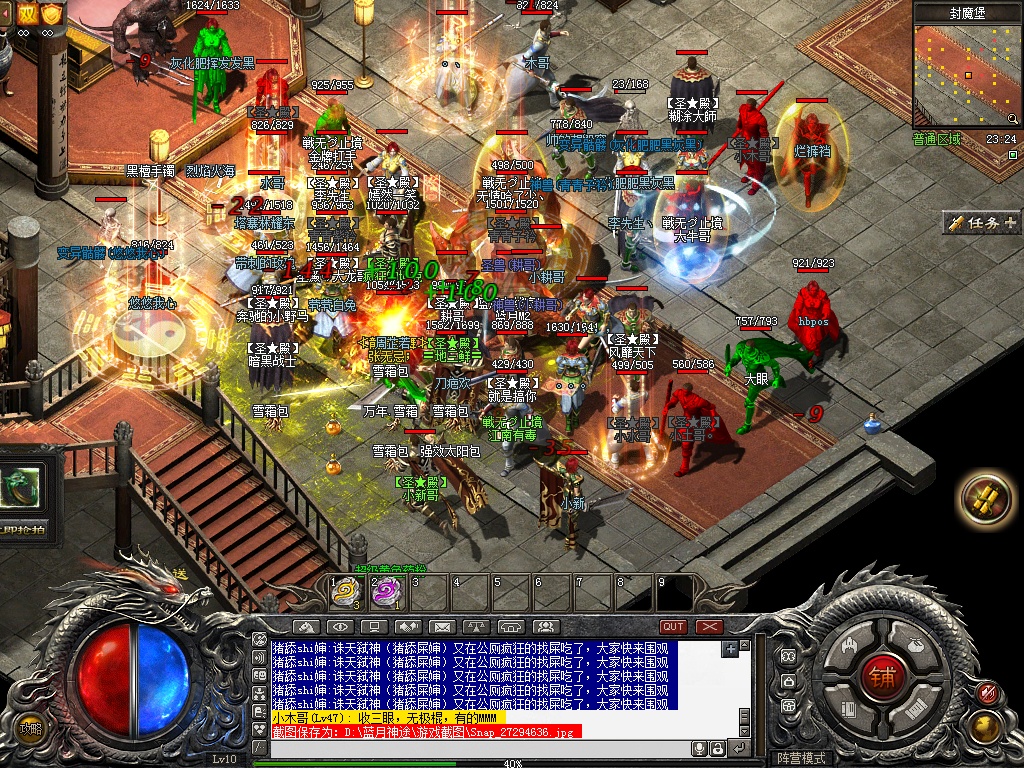Select the purple swirl item in hotbar slot 2

click(x=387, y=592)
